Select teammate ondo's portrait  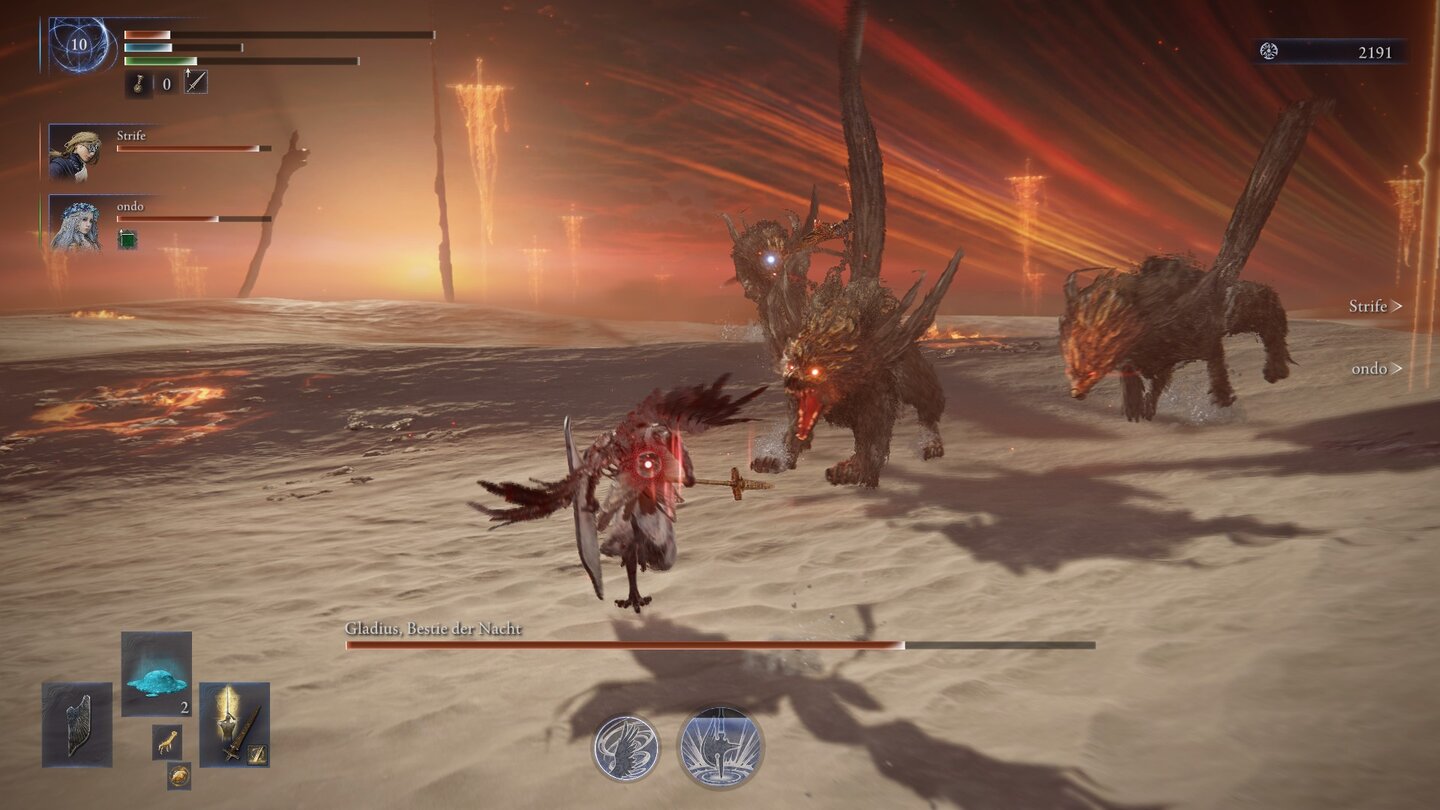pyautogui.click(x=74, y=222)
